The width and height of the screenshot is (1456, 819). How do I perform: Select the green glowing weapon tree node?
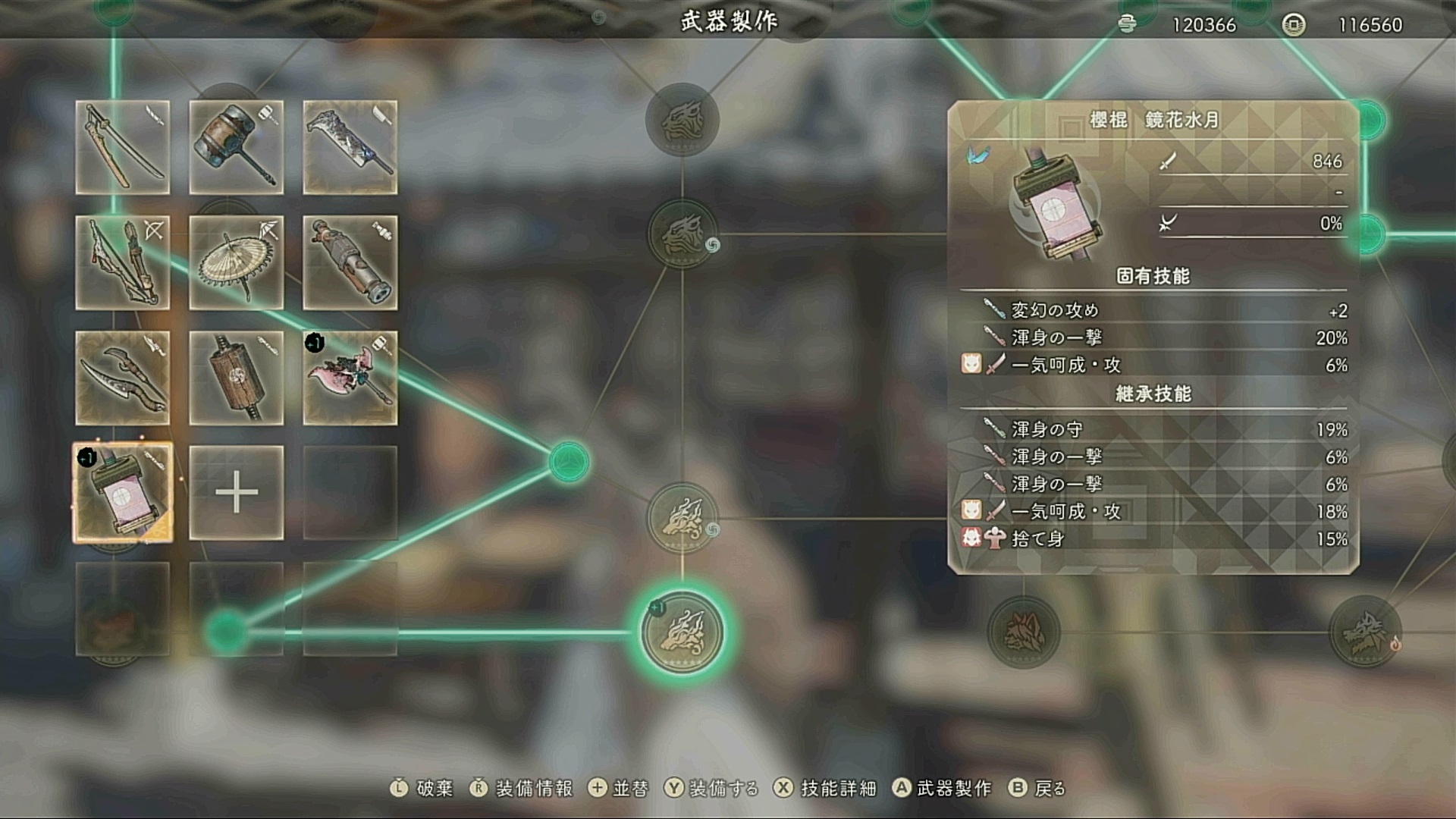tap(682, 632)
